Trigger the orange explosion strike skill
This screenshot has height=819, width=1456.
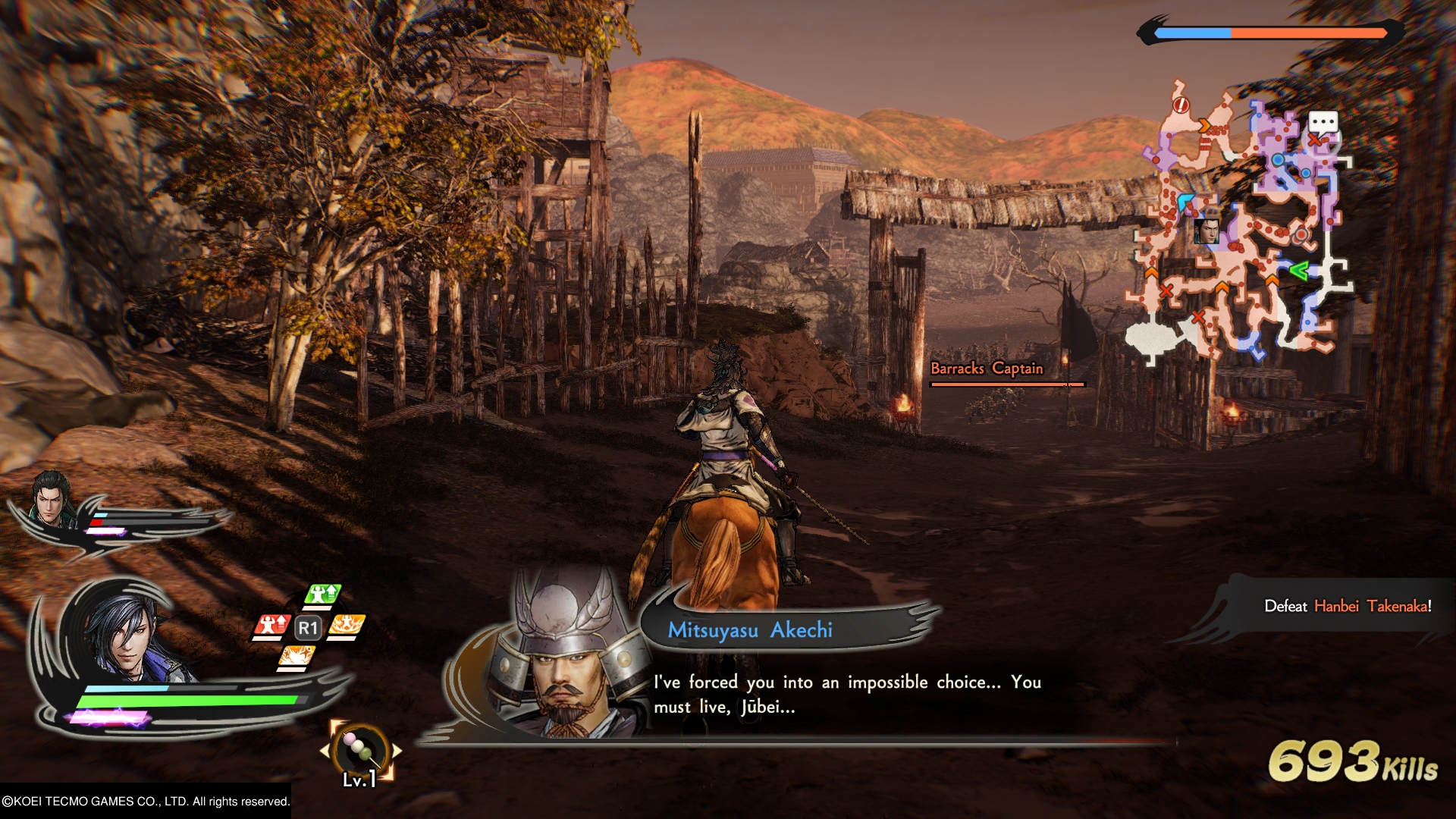pos(297,657)
